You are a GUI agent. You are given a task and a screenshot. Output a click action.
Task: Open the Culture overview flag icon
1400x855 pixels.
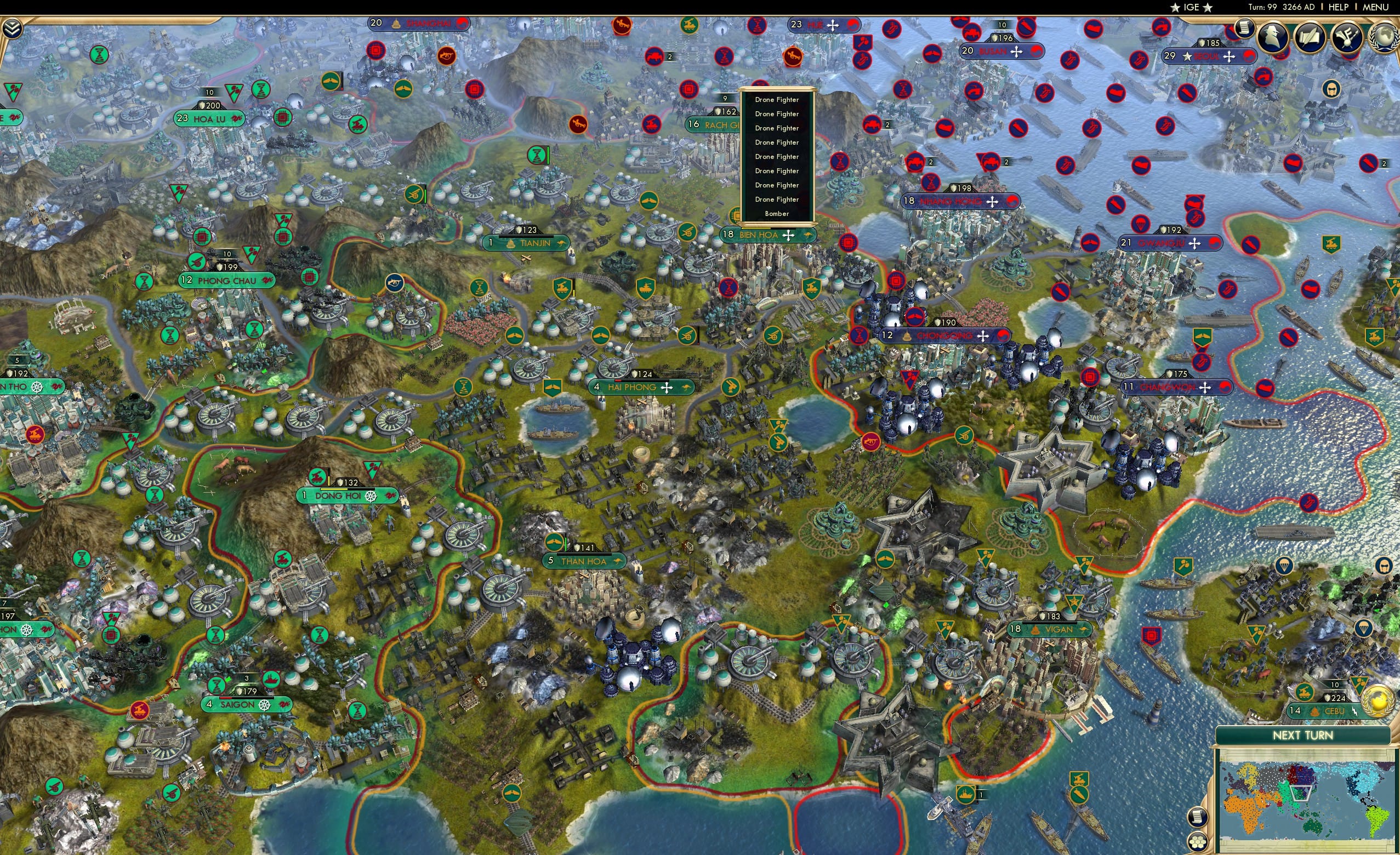(1347, 38)
